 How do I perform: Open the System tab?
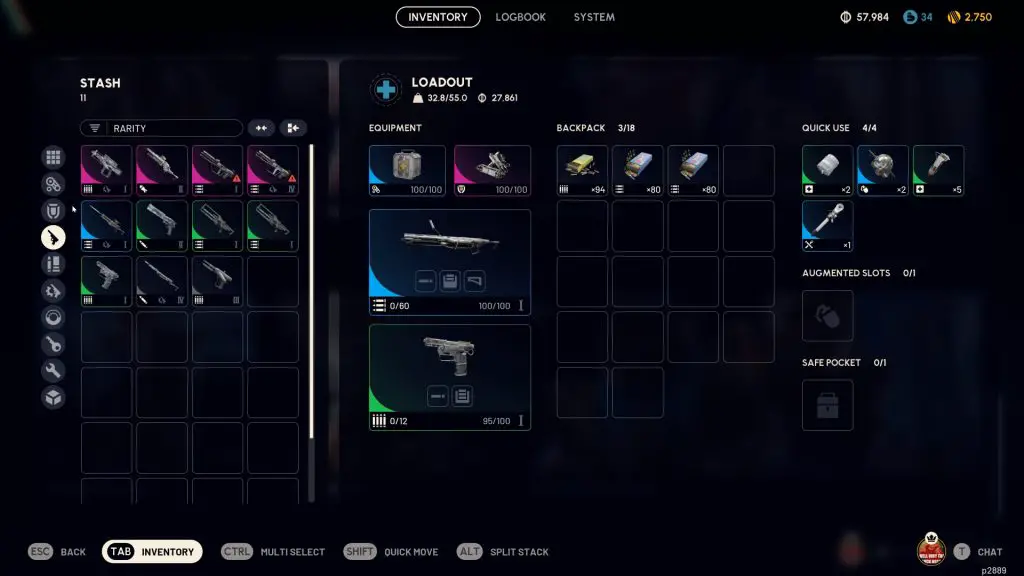tap(594, 17)
